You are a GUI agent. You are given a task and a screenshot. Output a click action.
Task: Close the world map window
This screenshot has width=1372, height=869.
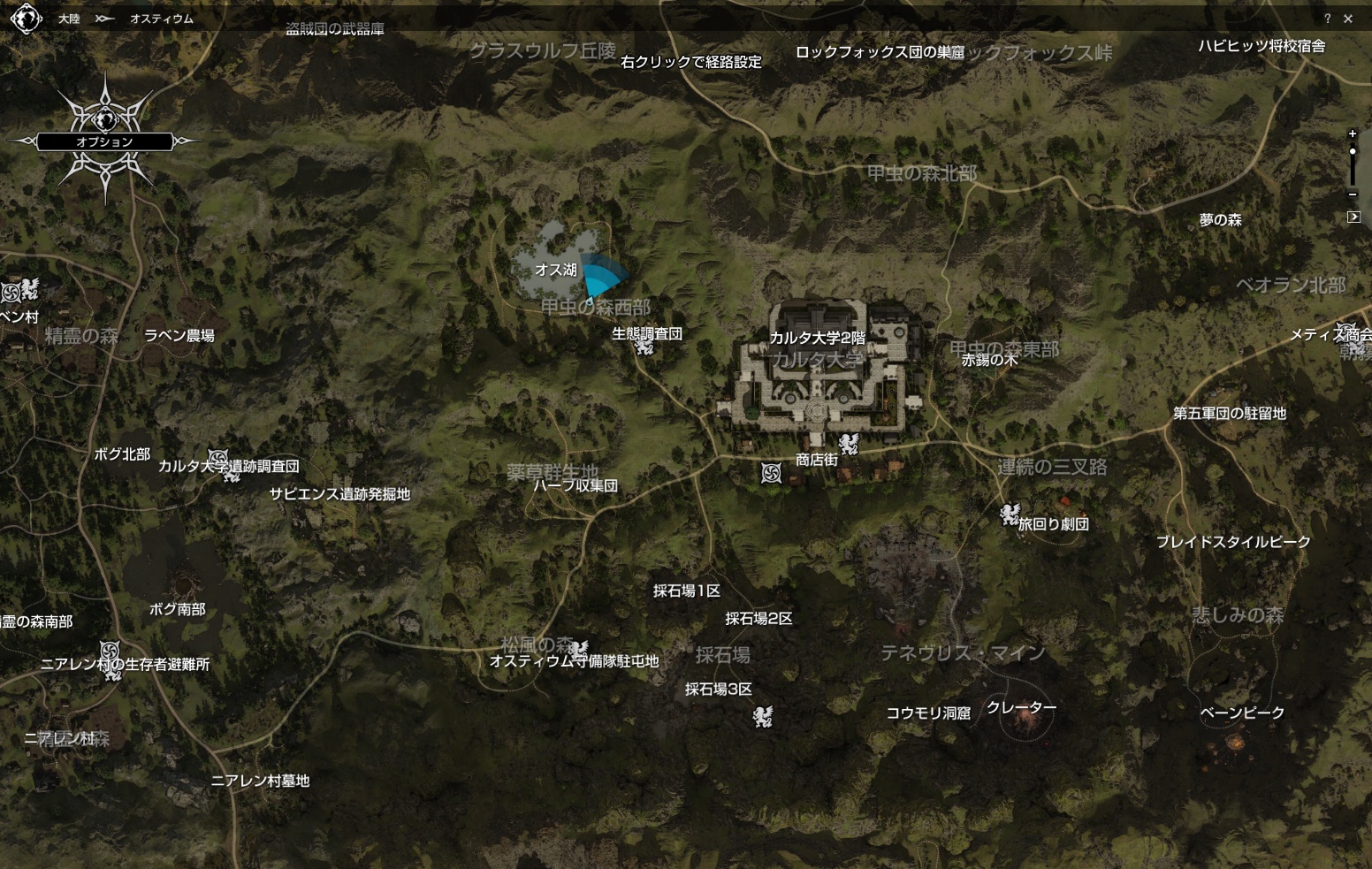click(x=1348, y=19)
